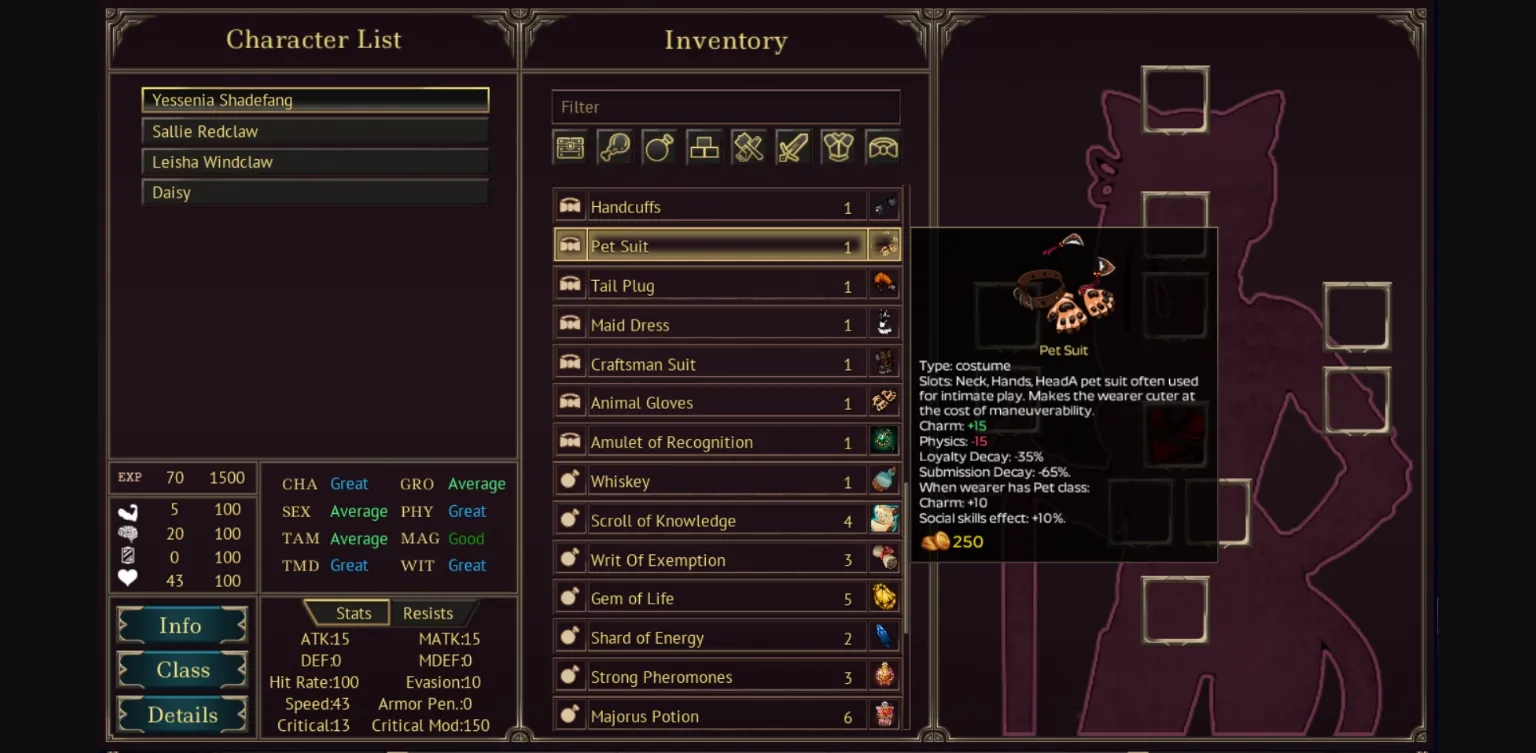Filter inventory by potion flask icon
The image size is (1536, 753).
(x=659, y=148)
